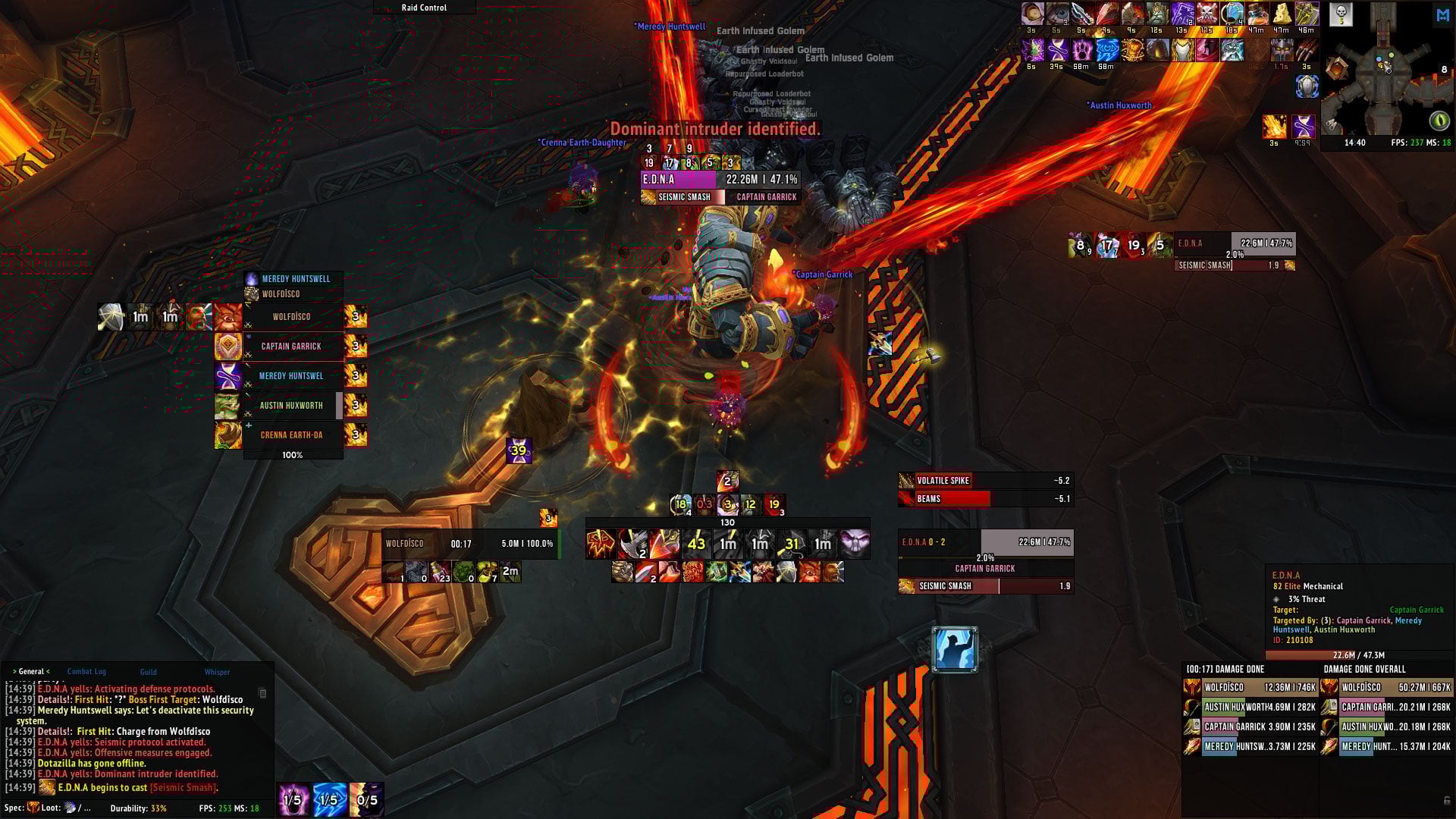Target Austin Huxworth's party frame
Image resolution: width=1456 pixels, height=819 pixels.
pos(292,406)
